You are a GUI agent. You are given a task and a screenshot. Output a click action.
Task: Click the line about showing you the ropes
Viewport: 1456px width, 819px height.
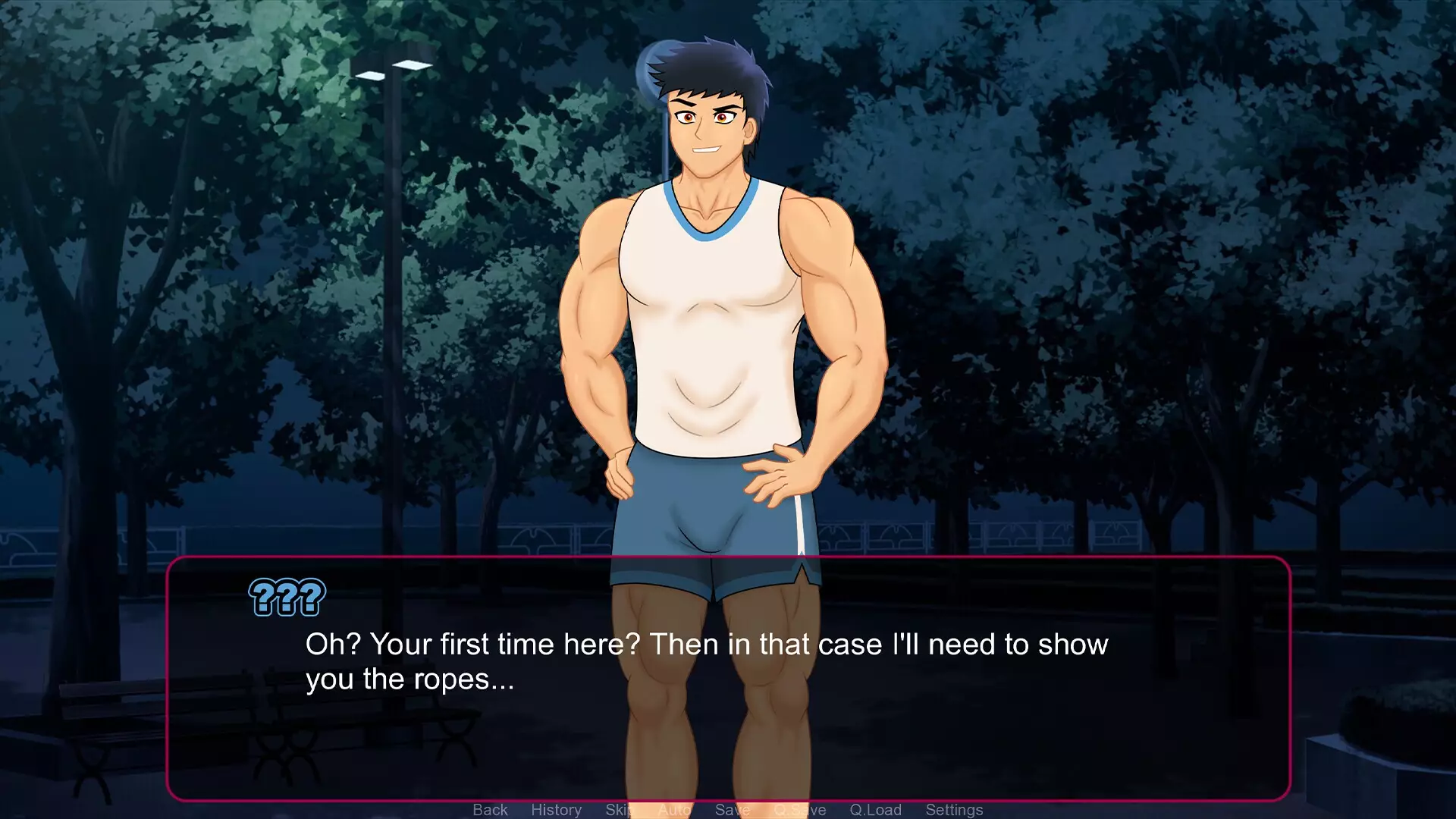pyautogui.click(x=409, y=679)
